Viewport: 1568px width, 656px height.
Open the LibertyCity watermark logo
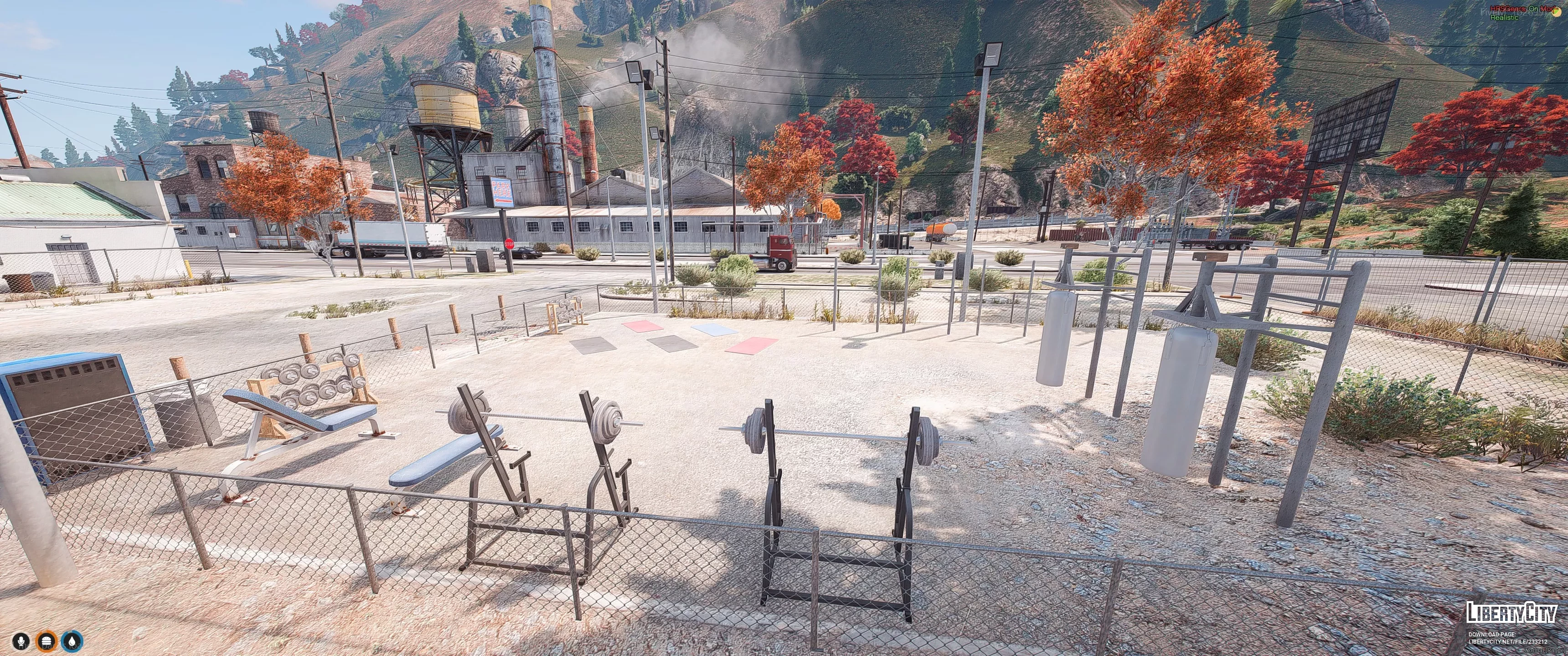tap(1511, 612)
